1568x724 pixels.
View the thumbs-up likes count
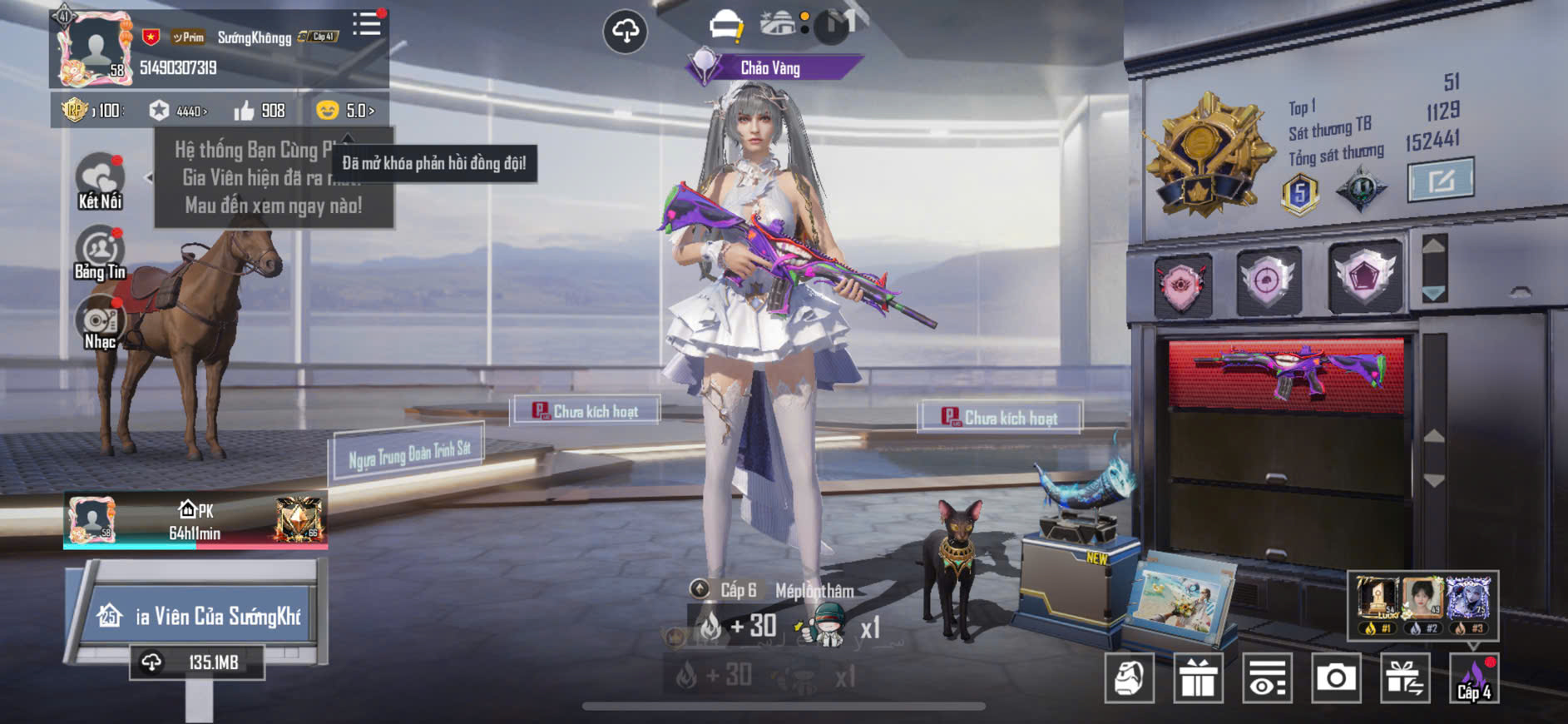click(x=260, y=111)
